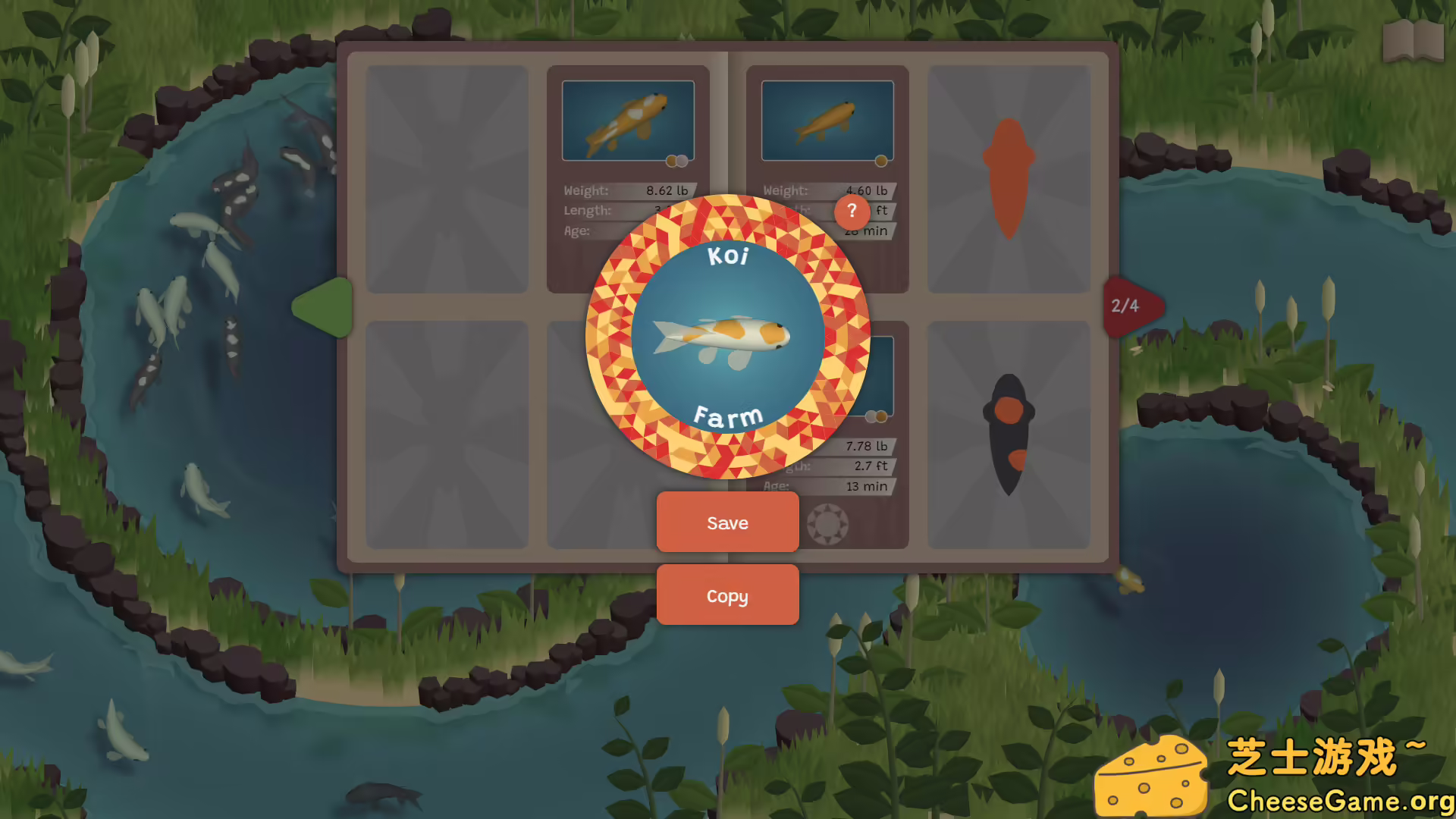1456x819 pixels.
Task: Click the sun-shaped emblem on the 7.78 lb card
Action: (828, 526)
